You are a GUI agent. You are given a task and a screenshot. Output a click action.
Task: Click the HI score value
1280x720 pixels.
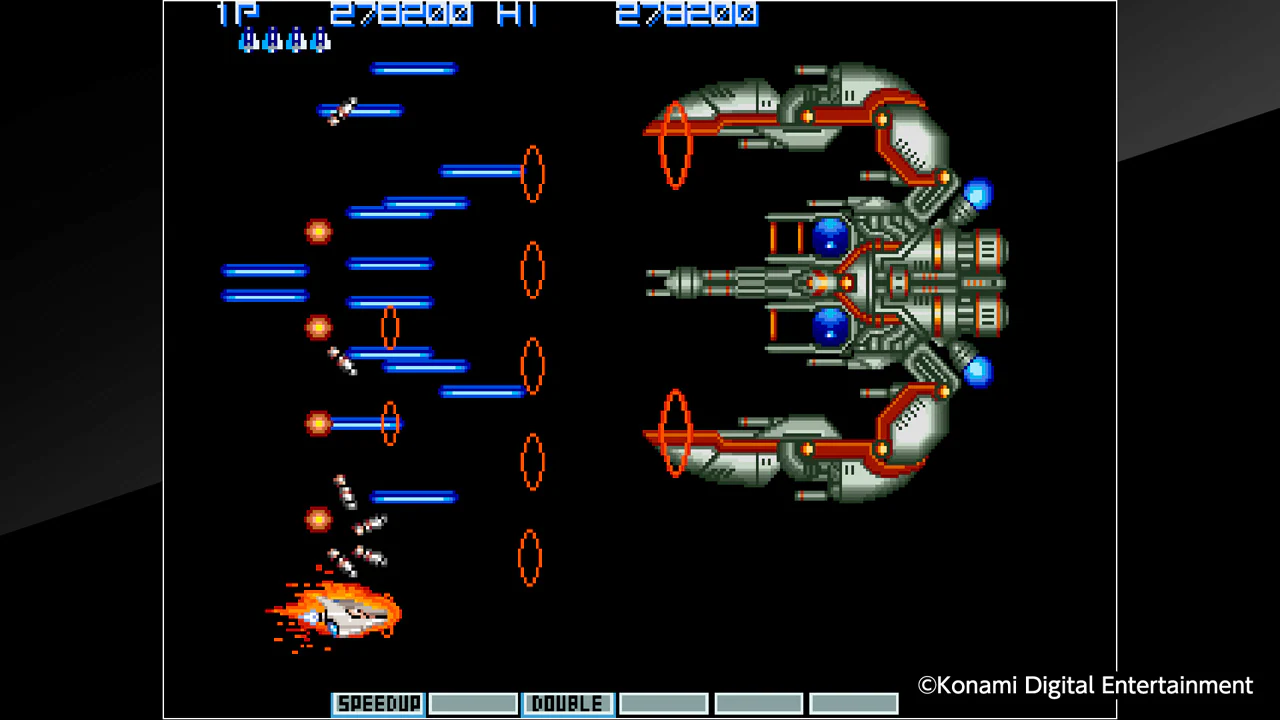(687, 14)
